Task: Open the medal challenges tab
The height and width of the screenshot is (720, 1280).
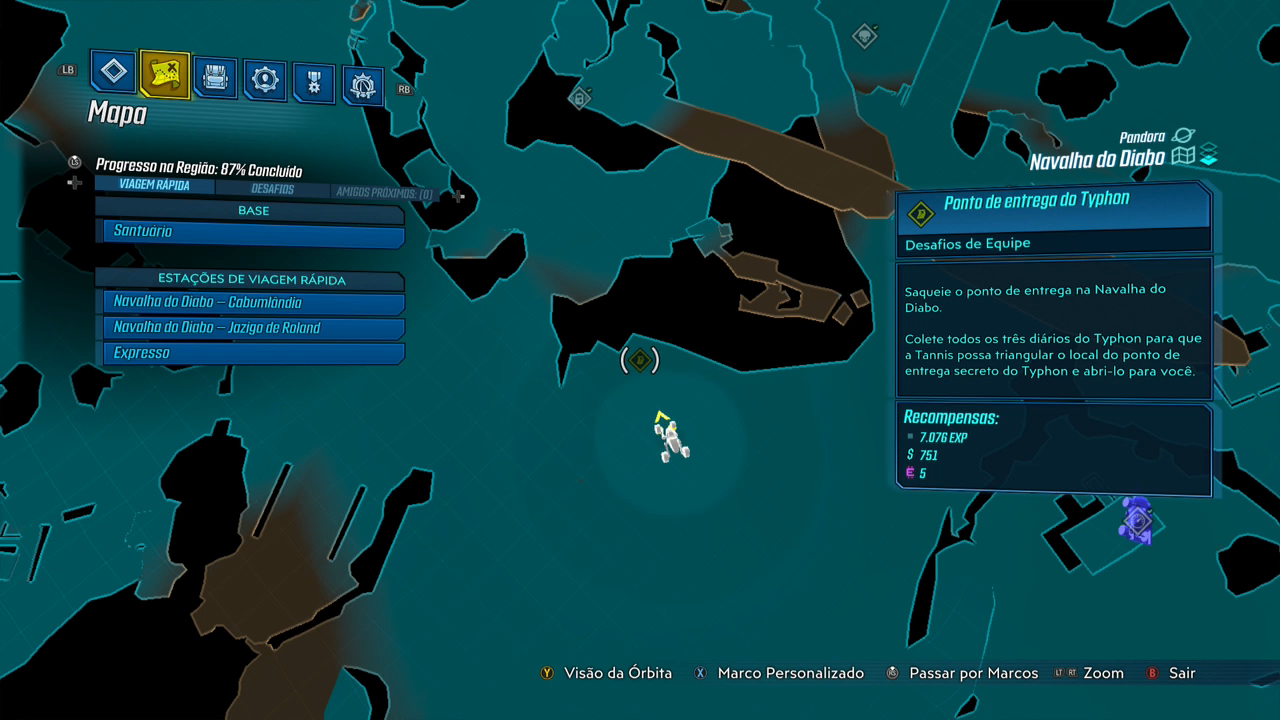Action: coord(314,84)
